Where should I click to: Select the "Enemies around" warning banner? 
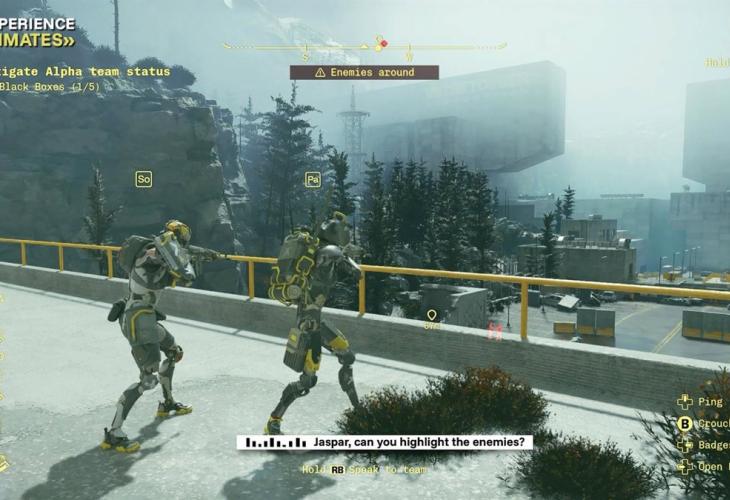click(364, 72)
